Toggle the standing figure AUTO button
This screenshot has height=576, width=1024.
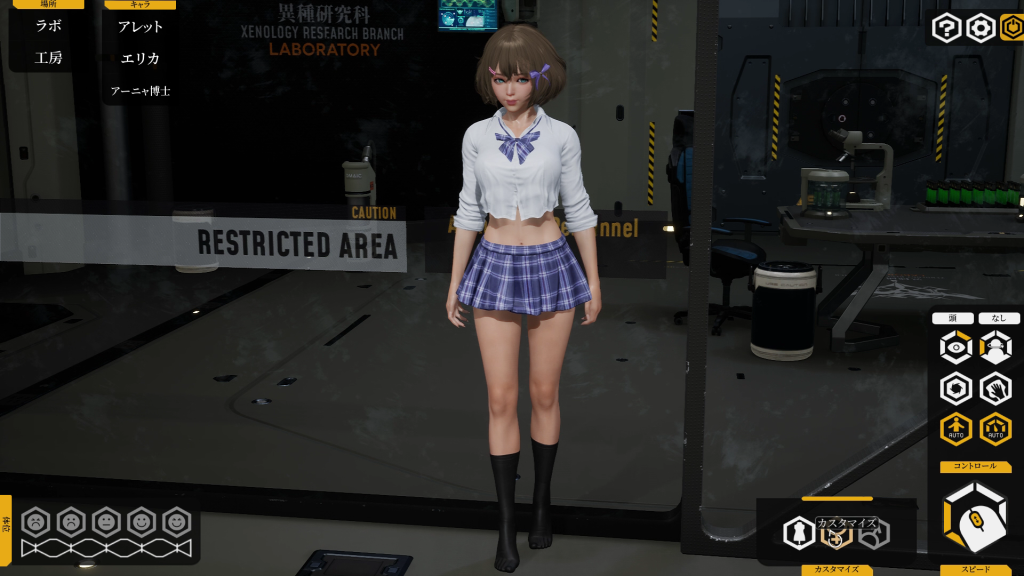click(956, 429)
